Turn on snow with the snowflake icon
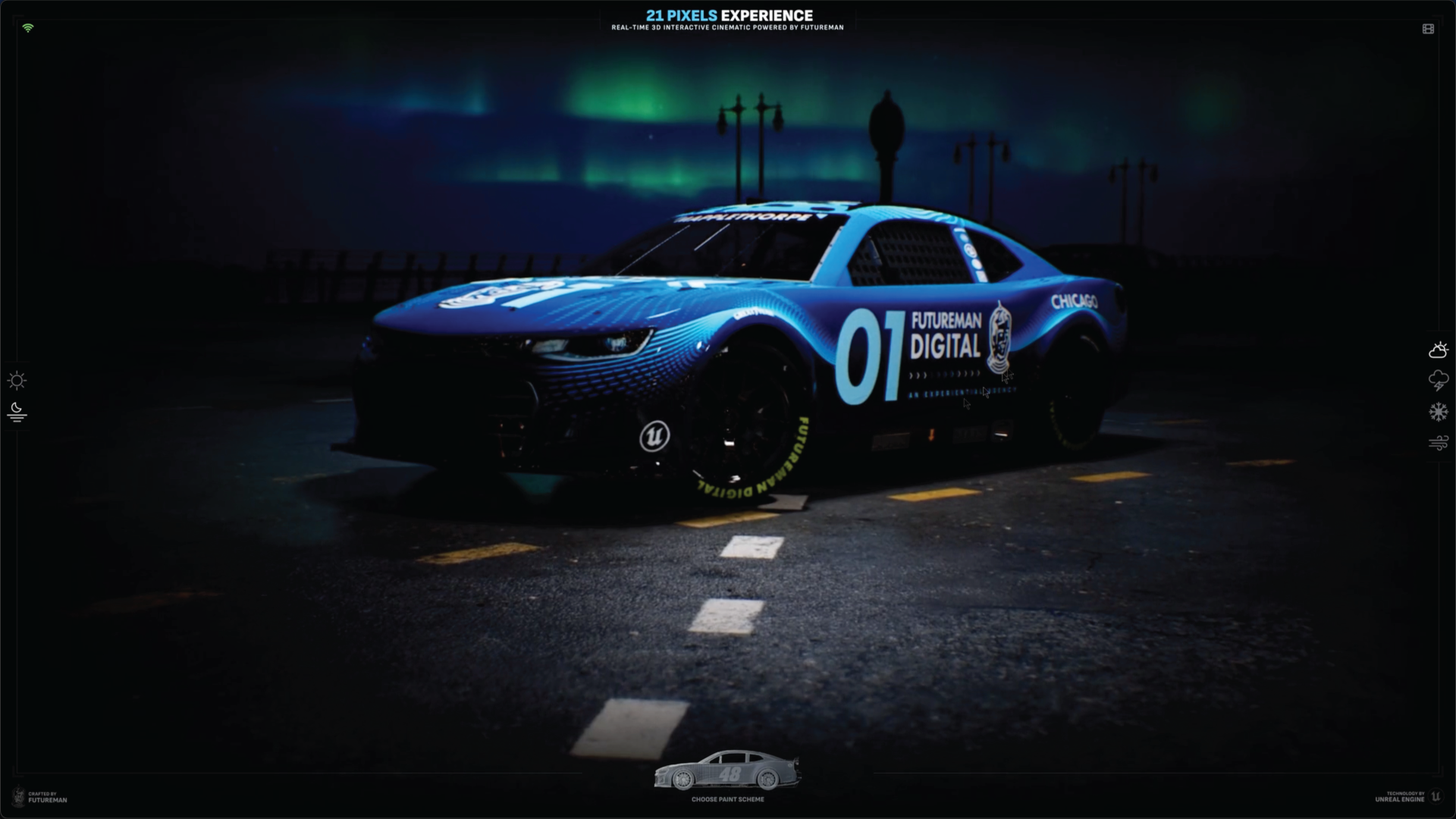This screenshot has height=819, width=1456. (1438, 412)
